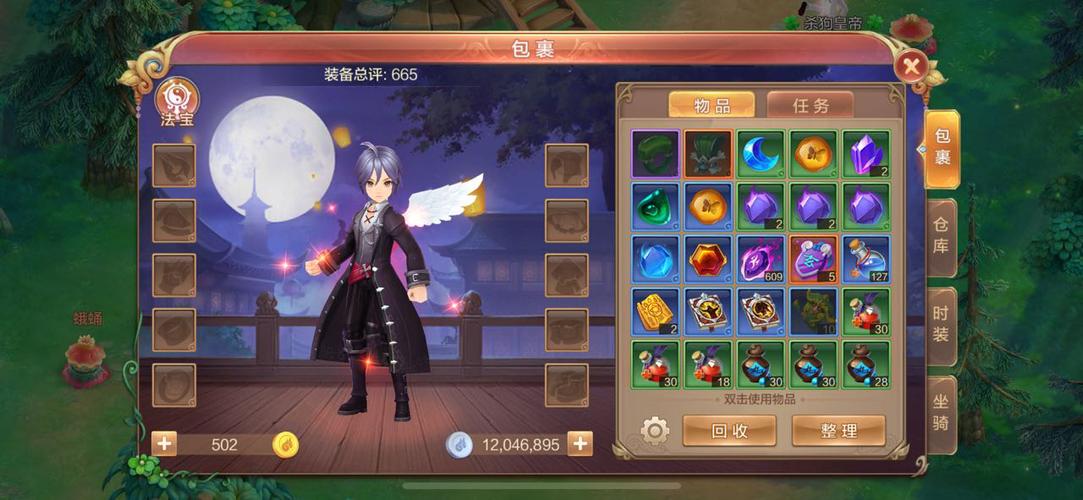Sort the bag with the 整理 button
Viewport: 1083px width, 500px height.
click(838, 431)
